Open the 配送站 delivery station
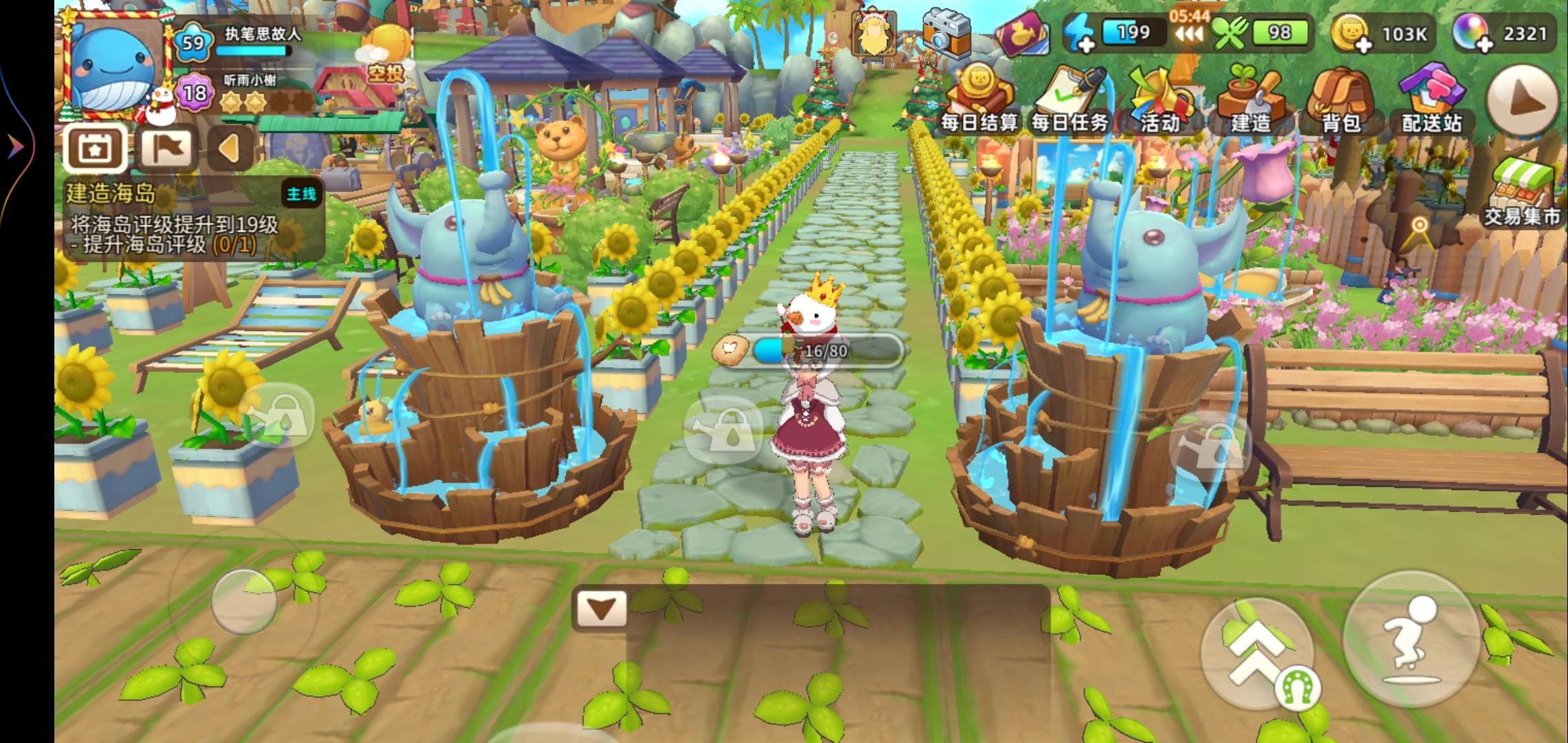1568x743 pixels. 1432,96
